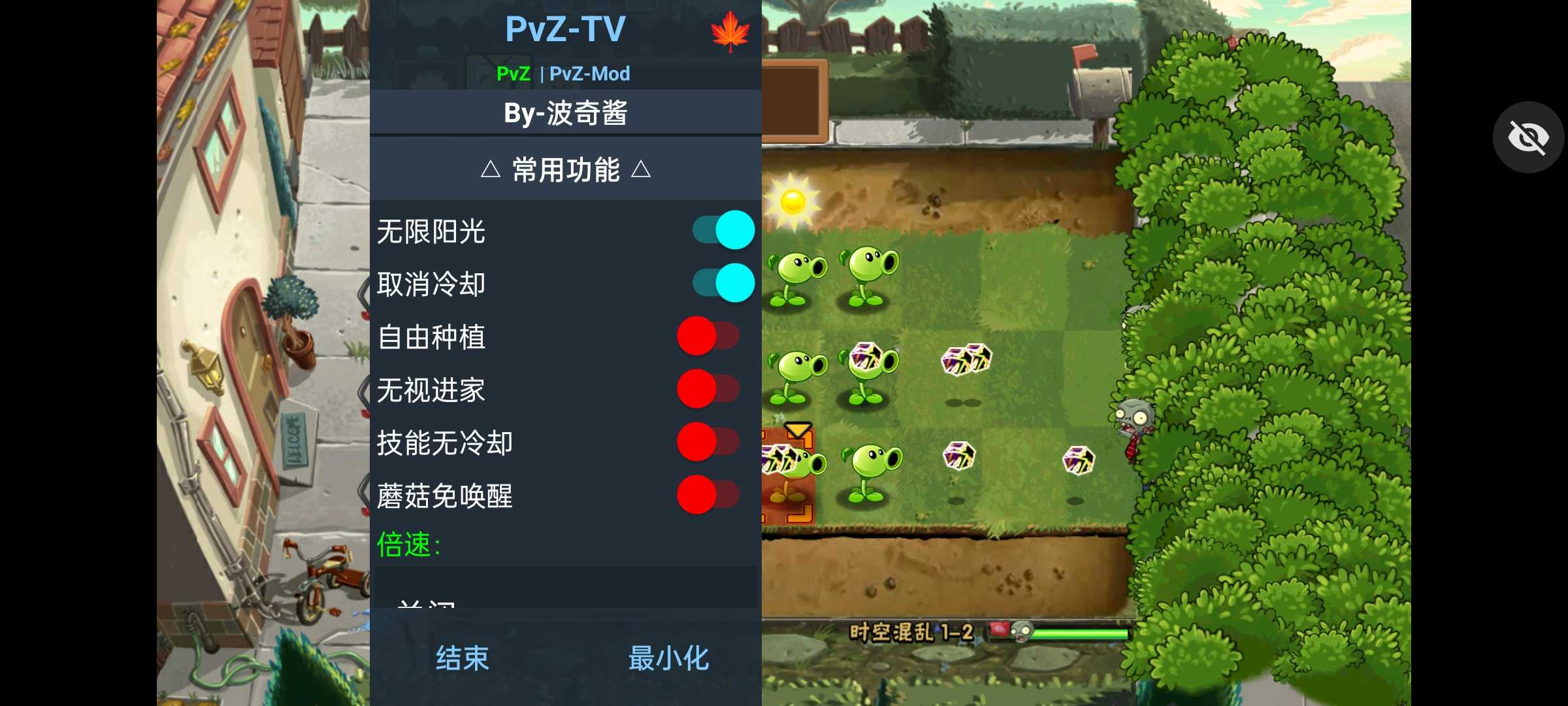Image resolution: width=1568 pixels, height=706 pixels.
Task: Enable the 自由种植 switch
Action: click(x=708, y=335)
